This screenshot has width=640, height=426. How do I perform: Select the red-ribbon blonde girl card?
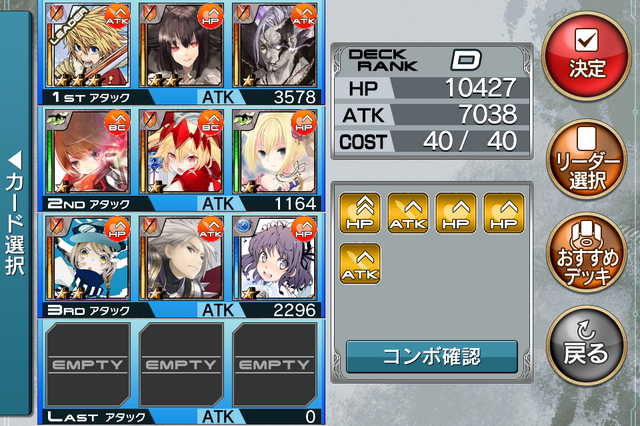(177, 151)
